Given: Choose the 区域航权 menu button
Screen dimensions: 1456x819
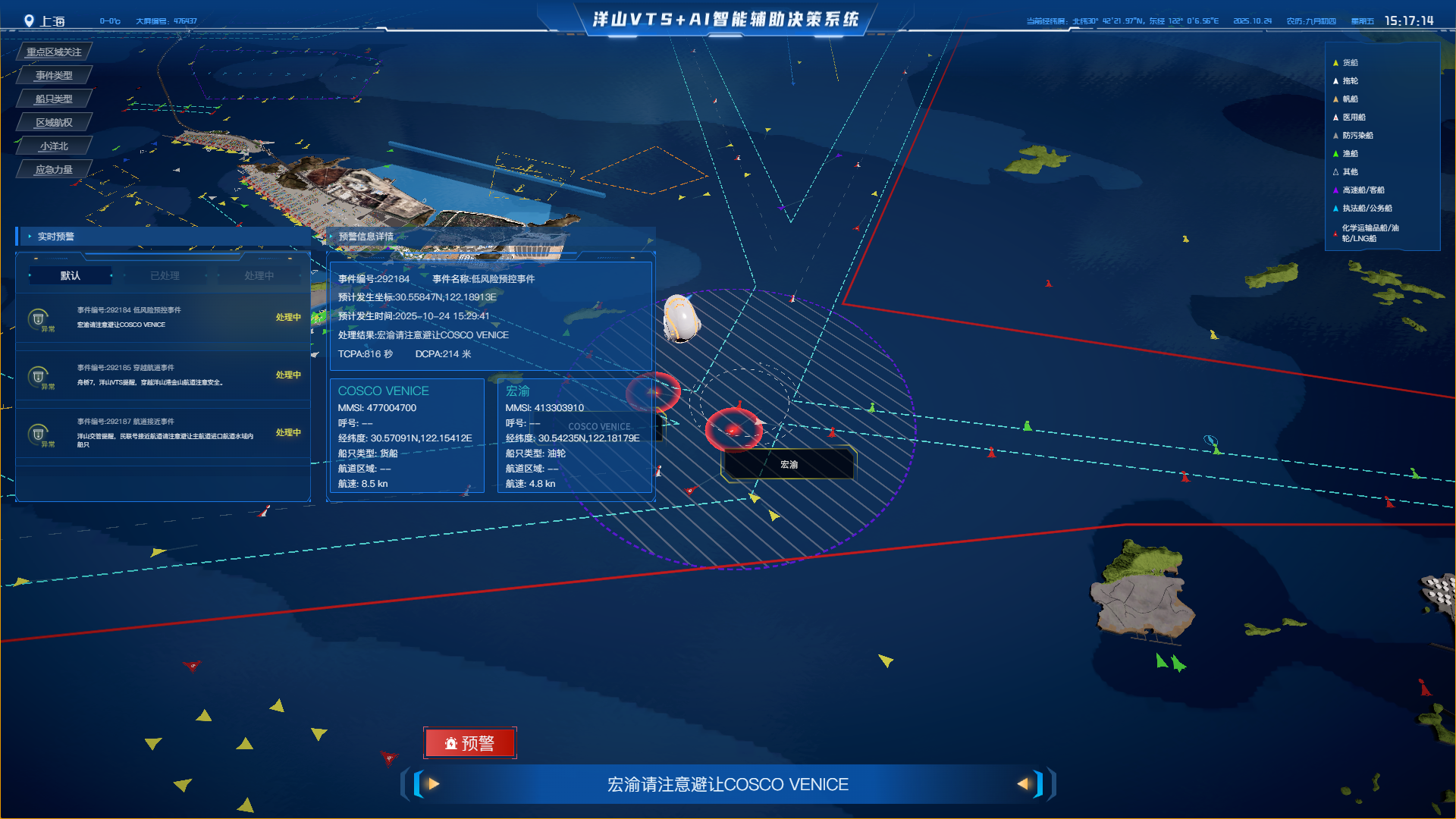Looking at the screenshot, I should coord(54,122).
